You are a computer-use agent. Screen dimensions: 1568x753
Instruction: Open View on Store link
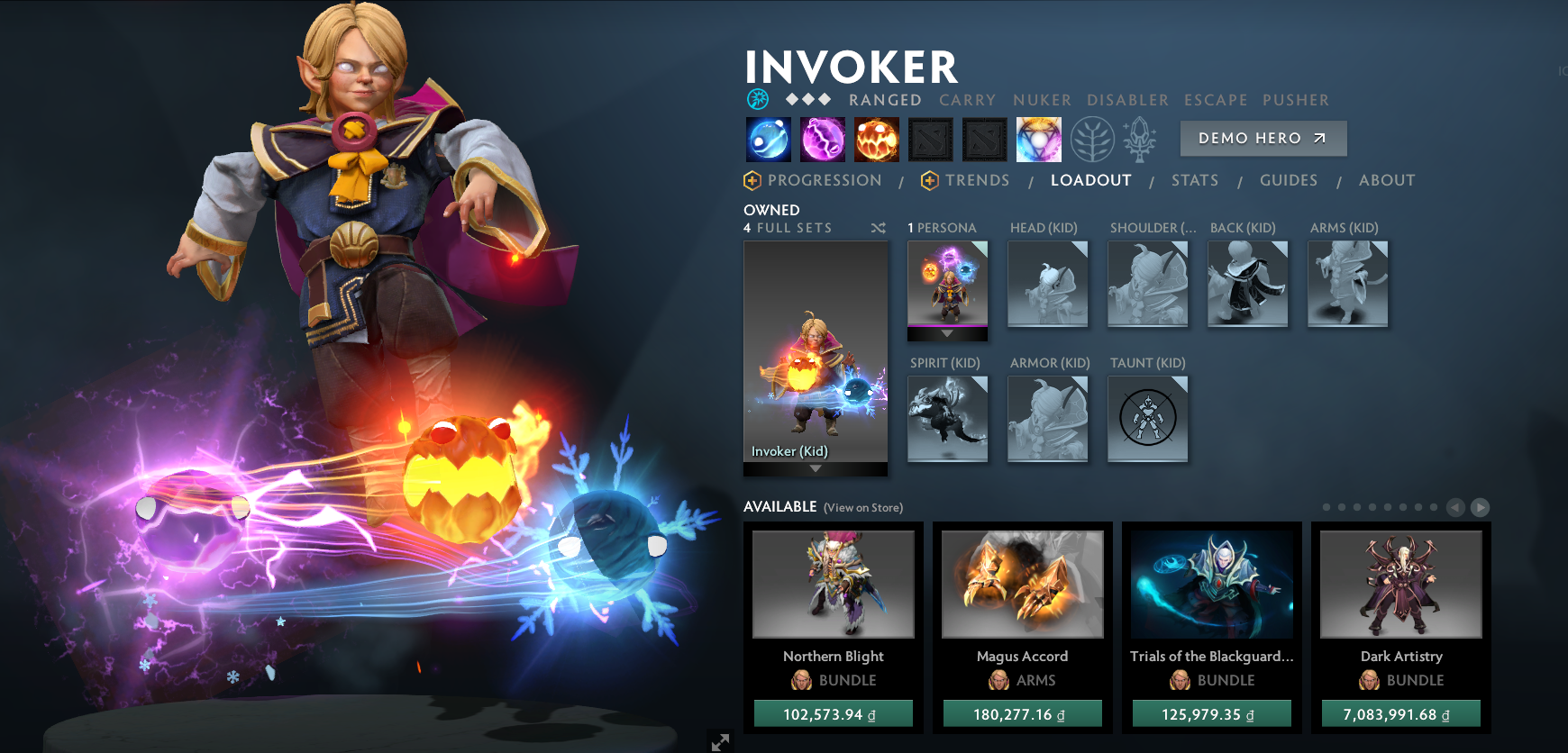863,508
